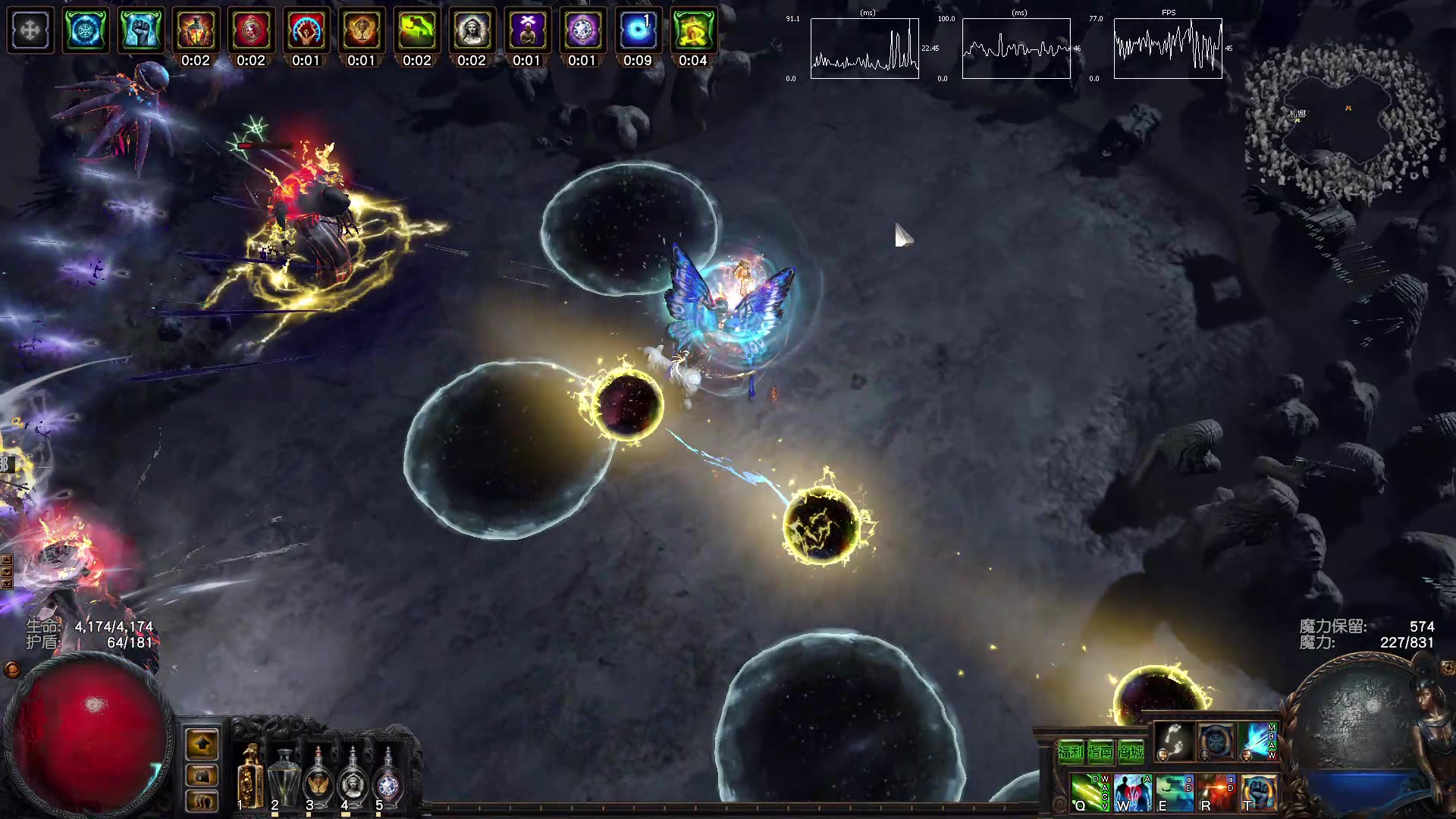This screenshot has height=819, width=1456.
Task: Select the blue ice shard skill slot
Action: tap(1258, 741)
